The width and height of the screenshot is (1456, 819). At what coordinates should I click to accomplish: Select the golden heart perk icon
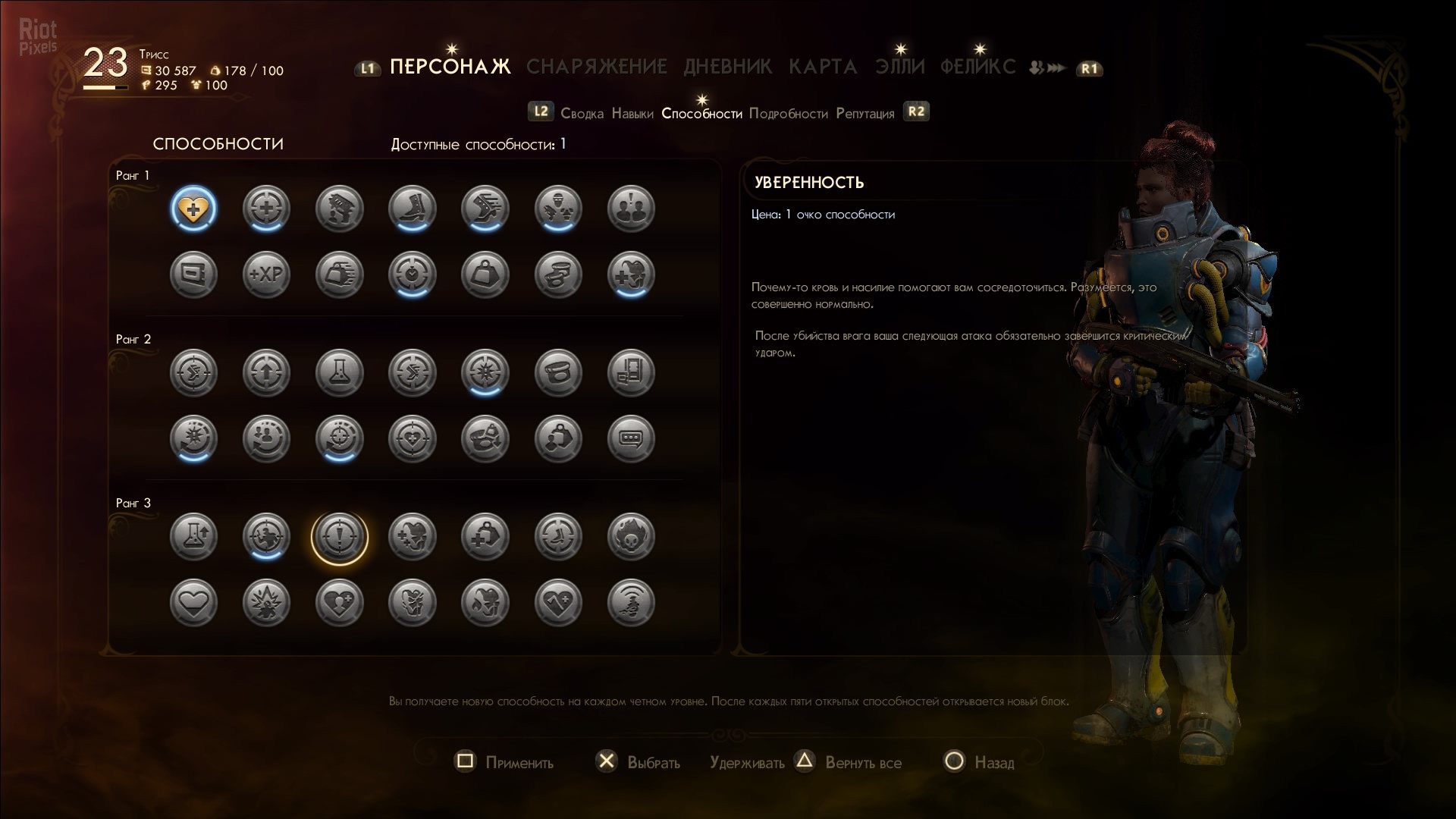coord(193,209)
